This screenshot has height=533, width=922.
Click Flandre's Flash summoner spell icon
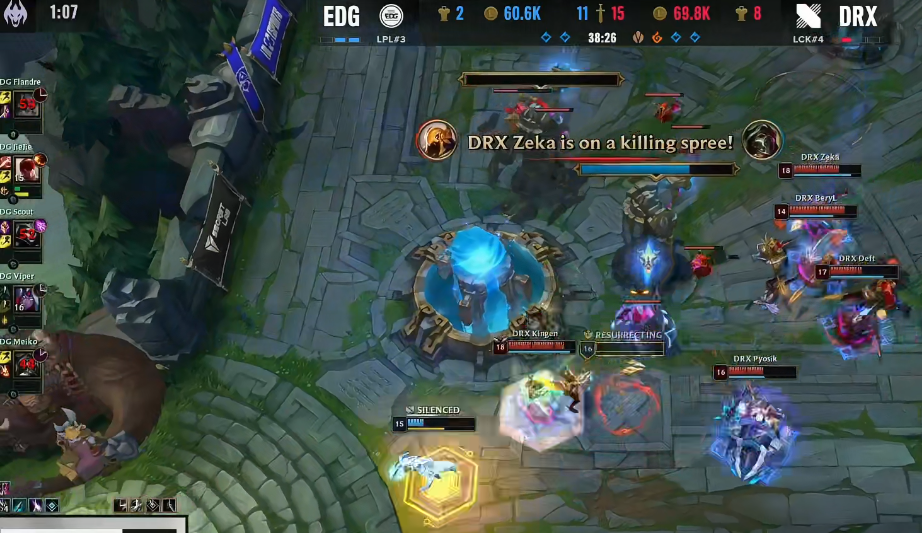pos(5,96)
